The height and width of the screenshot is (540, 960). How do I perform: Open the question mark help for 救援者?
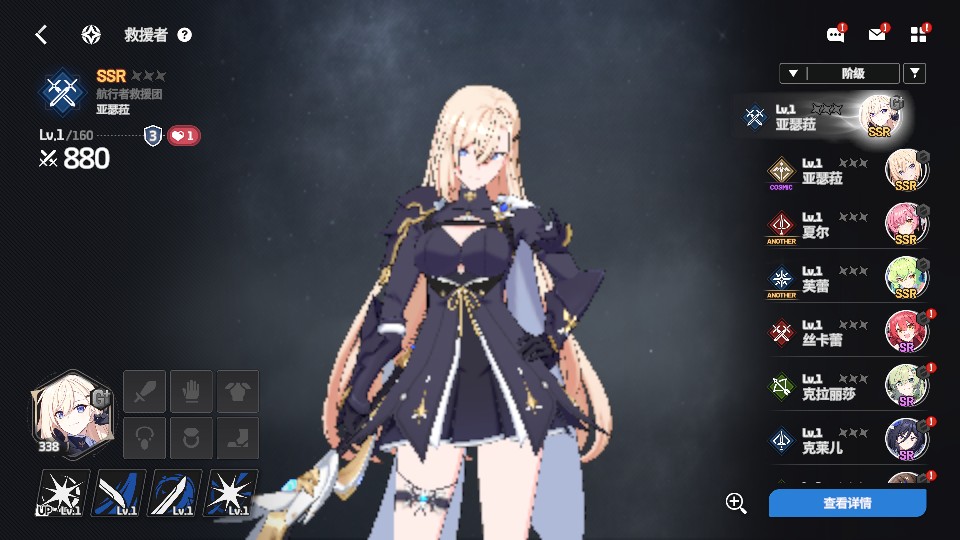pos(184,35)
